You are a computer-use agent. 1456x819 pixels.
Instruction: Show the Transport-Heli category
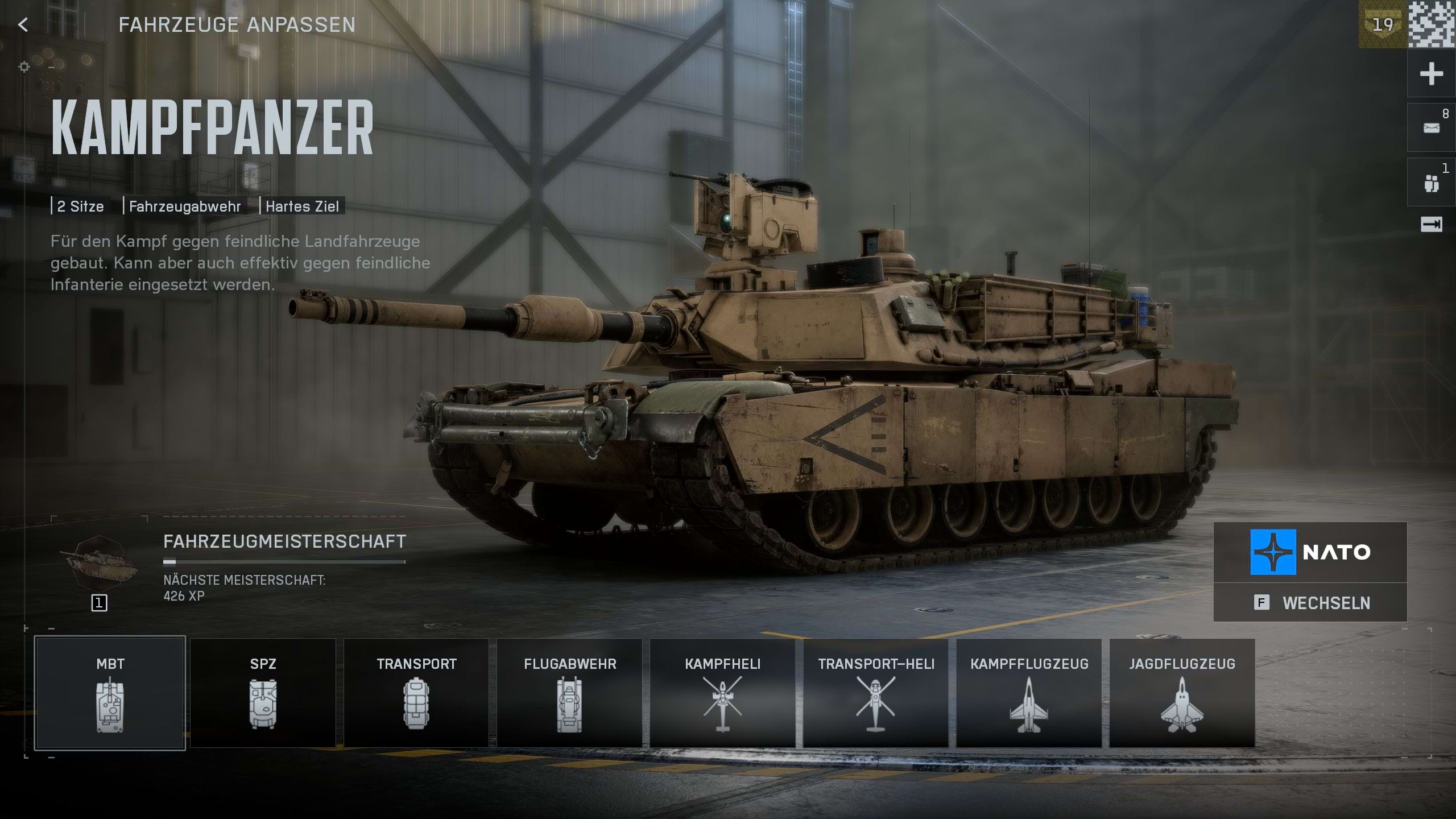pos(876,693)
